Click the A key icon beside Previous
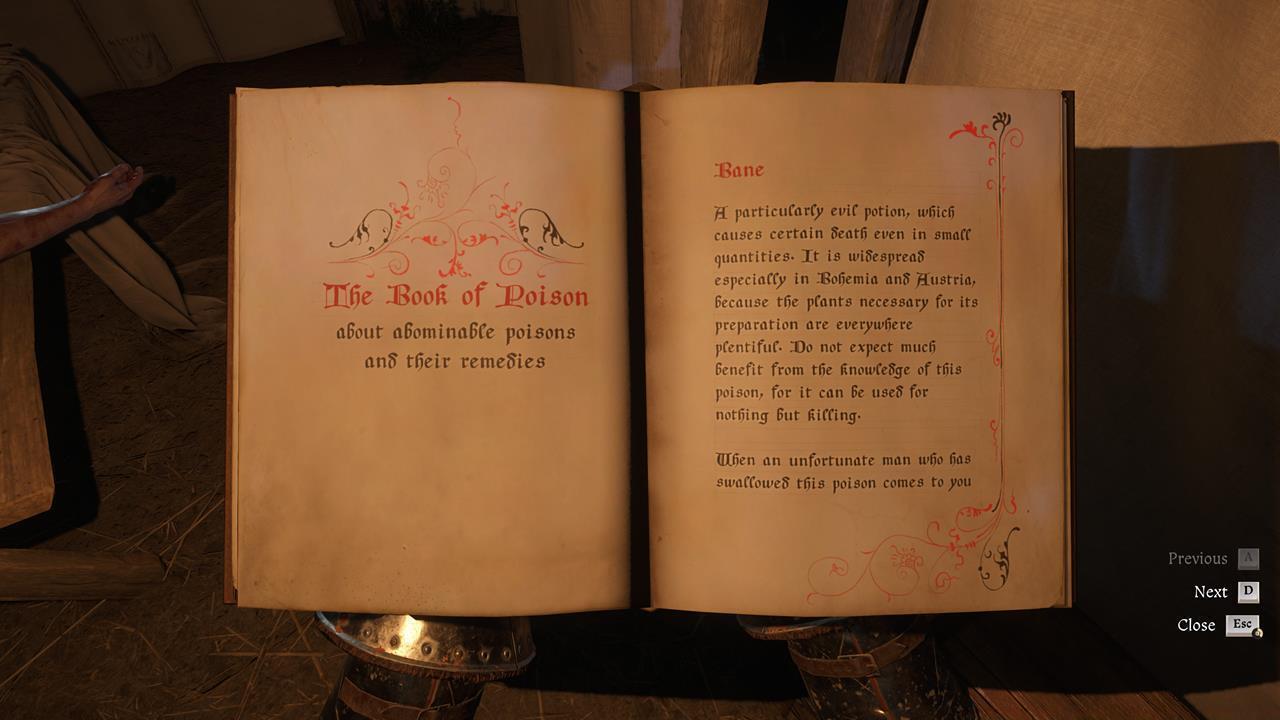 tap(1247, 557)
